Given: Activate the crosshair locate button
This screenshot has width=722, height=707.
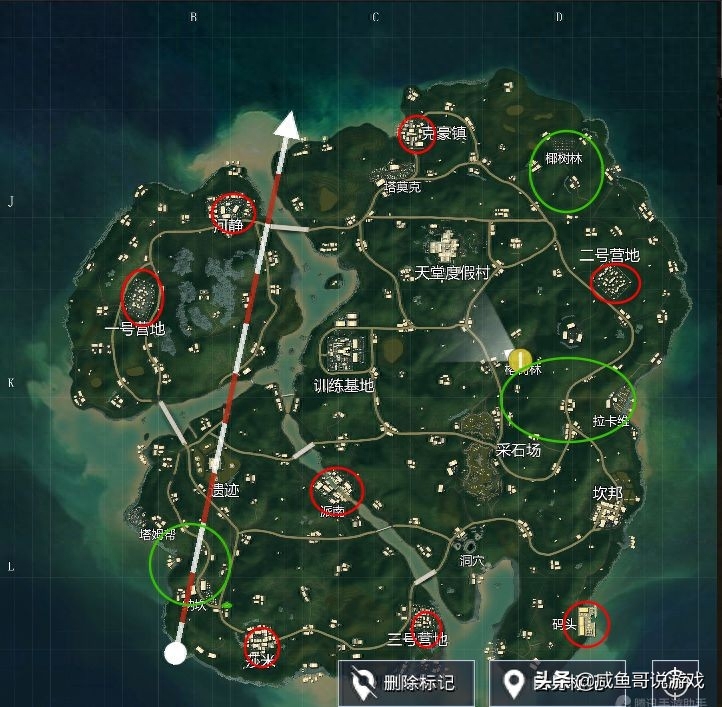Looking at the screenshot, I should click(675, 680).
